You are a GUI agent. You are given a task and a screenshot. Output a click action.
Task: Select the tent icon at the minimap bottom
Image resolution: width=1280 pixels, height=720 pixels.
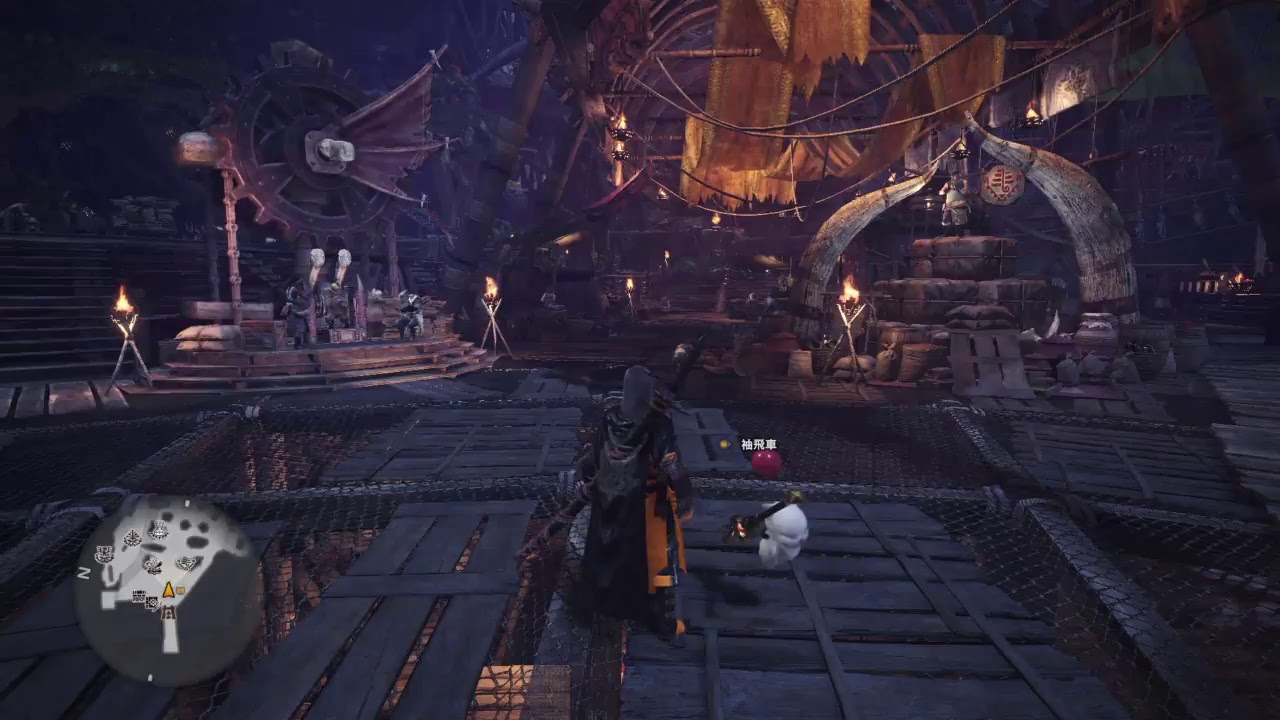click(168, 611)
